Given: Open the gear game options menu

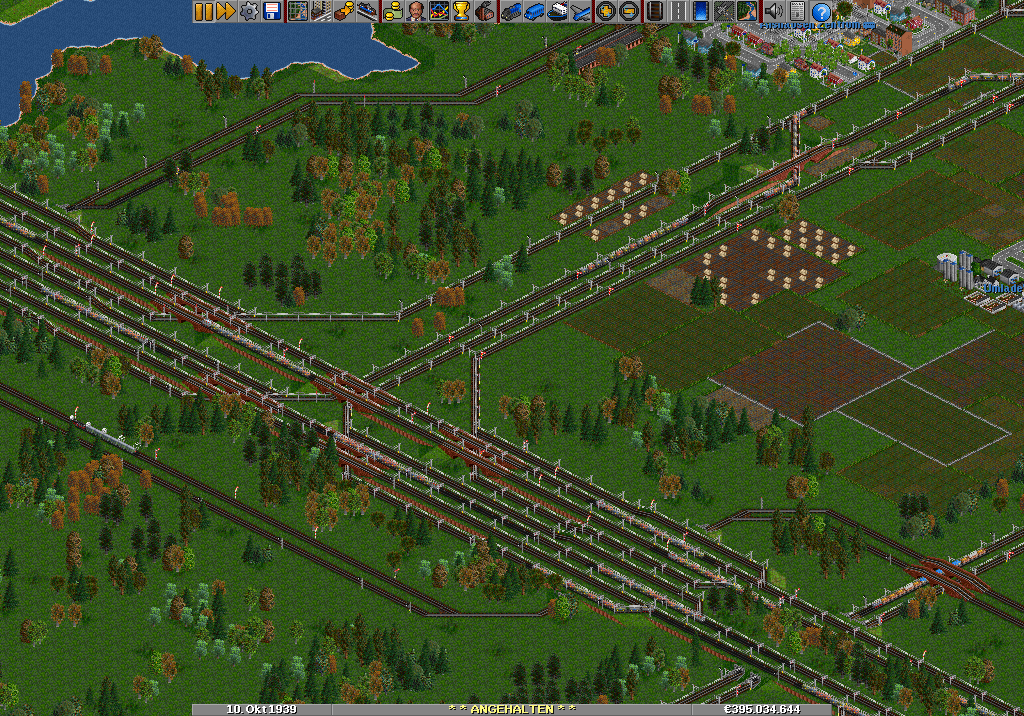Looking at the screenshot, I should (x=249, y=11).
